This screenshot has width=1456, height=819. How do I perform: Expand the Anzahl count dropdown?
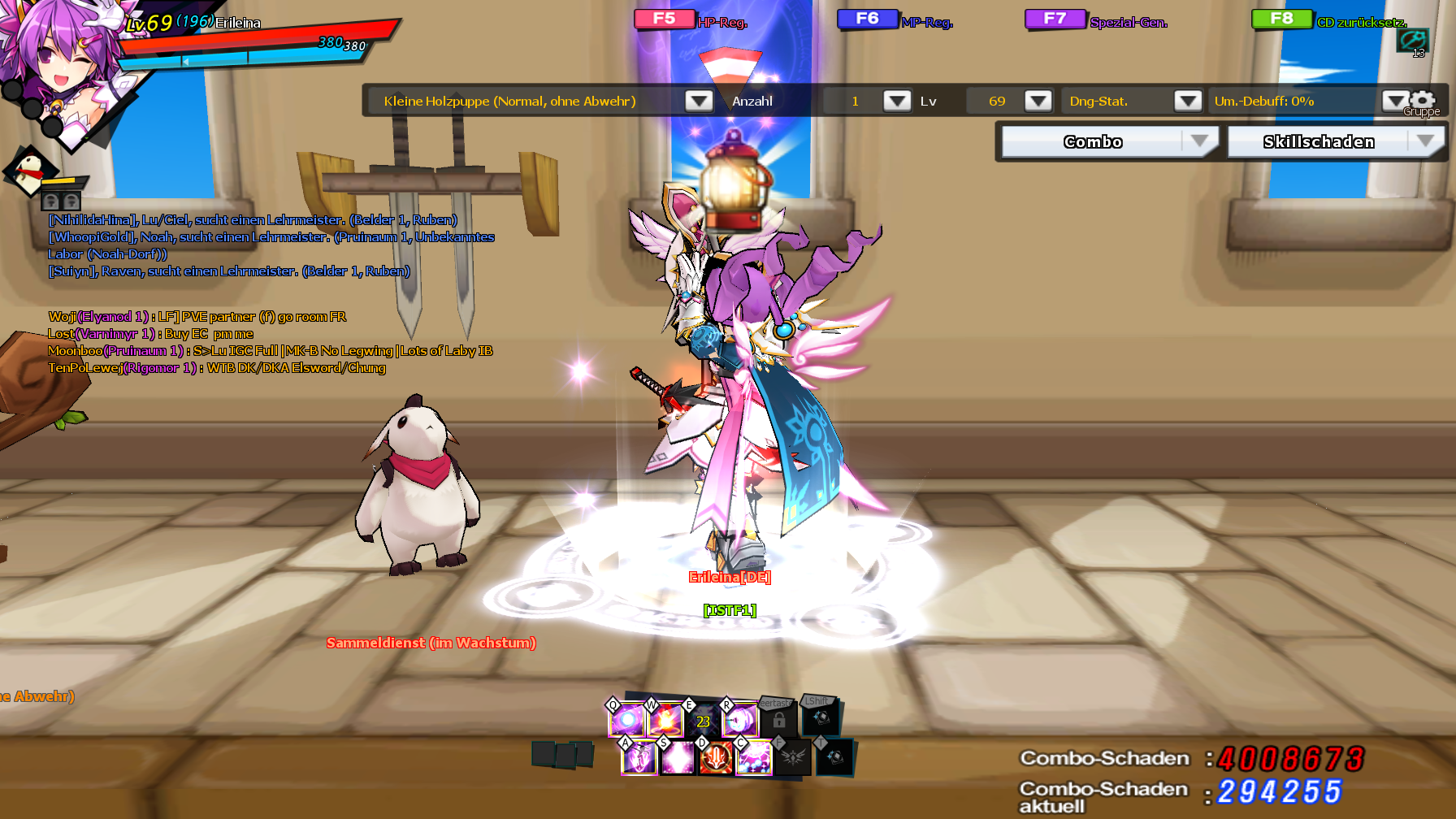[x=896, y=101]
